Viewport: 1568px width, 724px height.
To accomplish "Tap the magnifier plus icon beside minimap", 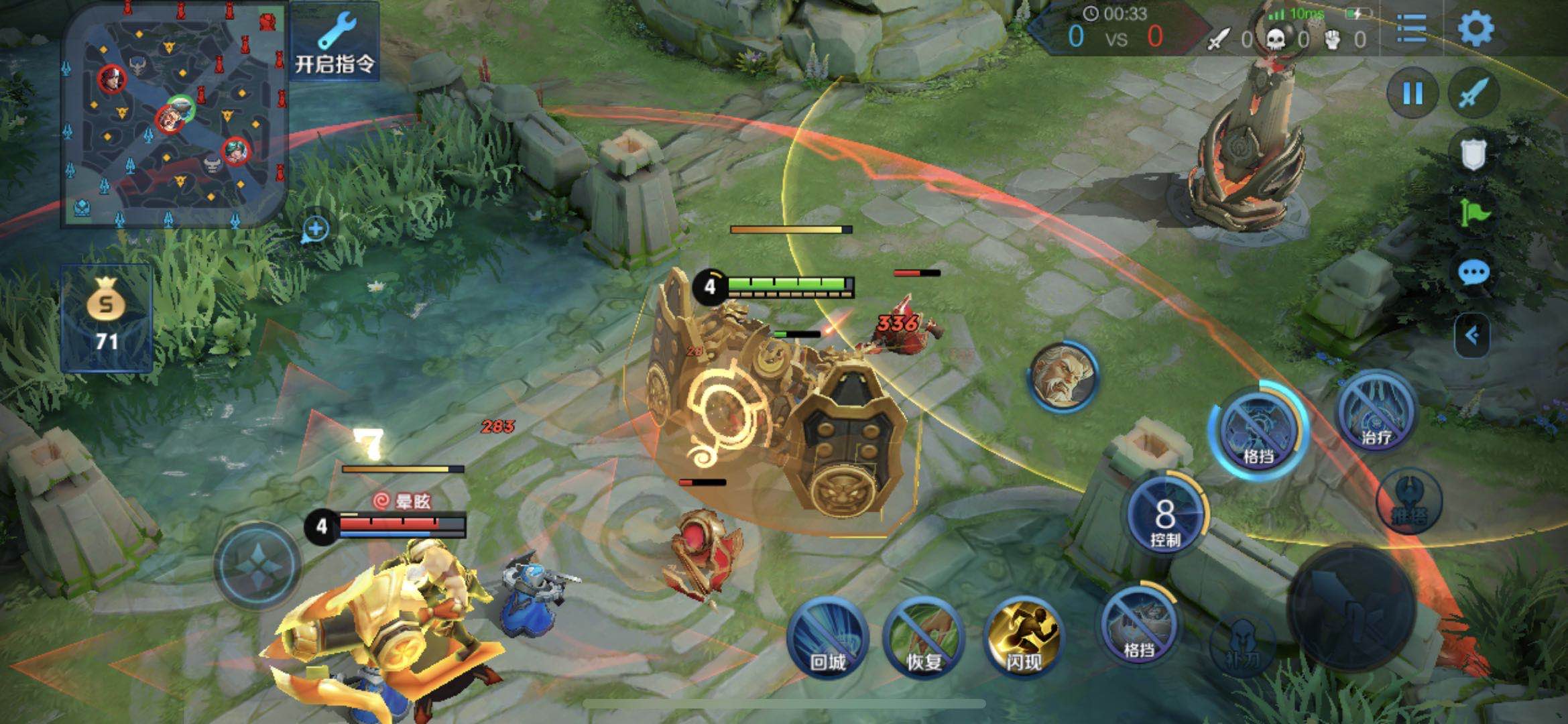I will click(x=315, y=229).
